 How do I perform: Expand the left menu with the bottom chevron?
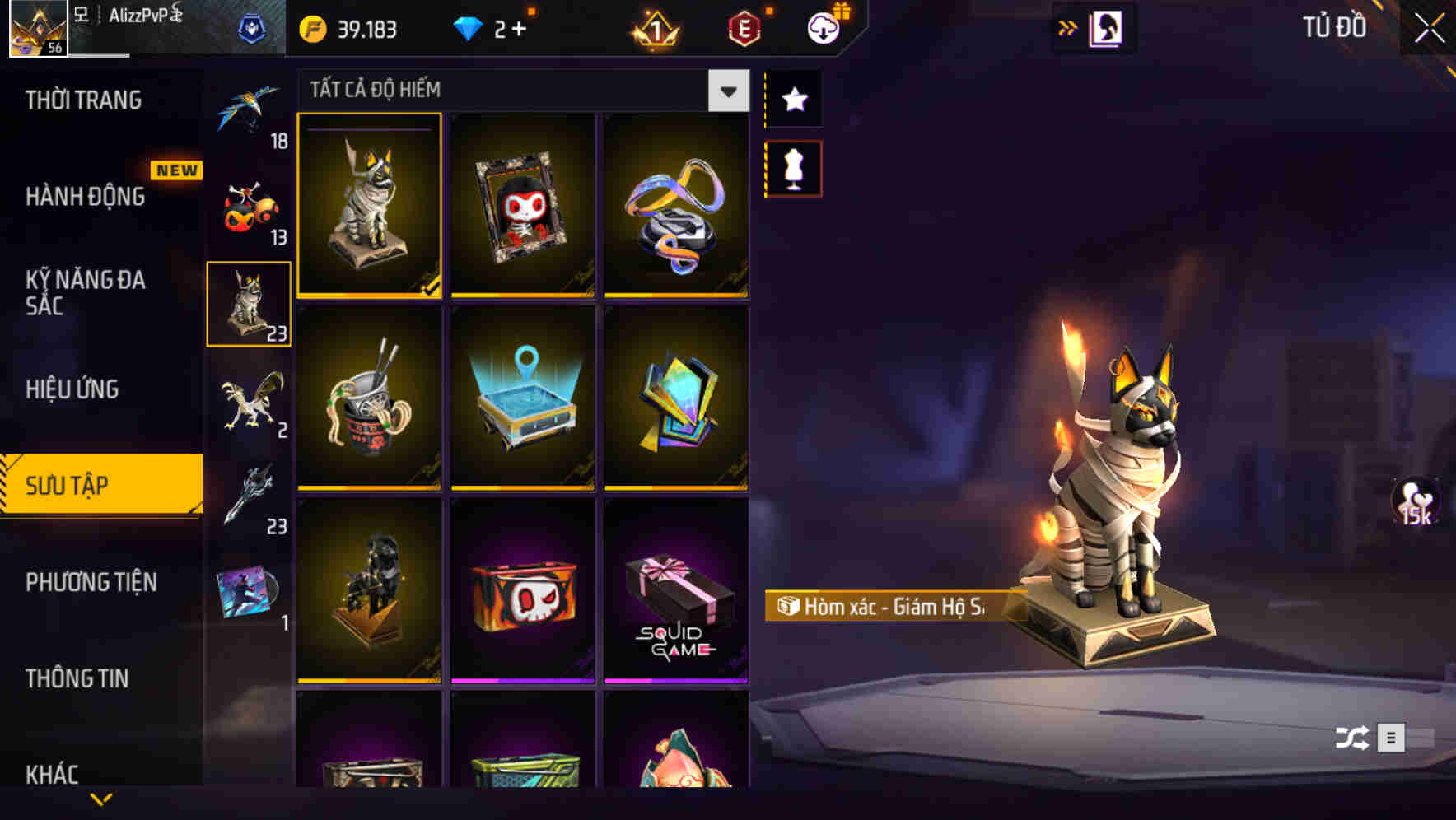[100, 797]
